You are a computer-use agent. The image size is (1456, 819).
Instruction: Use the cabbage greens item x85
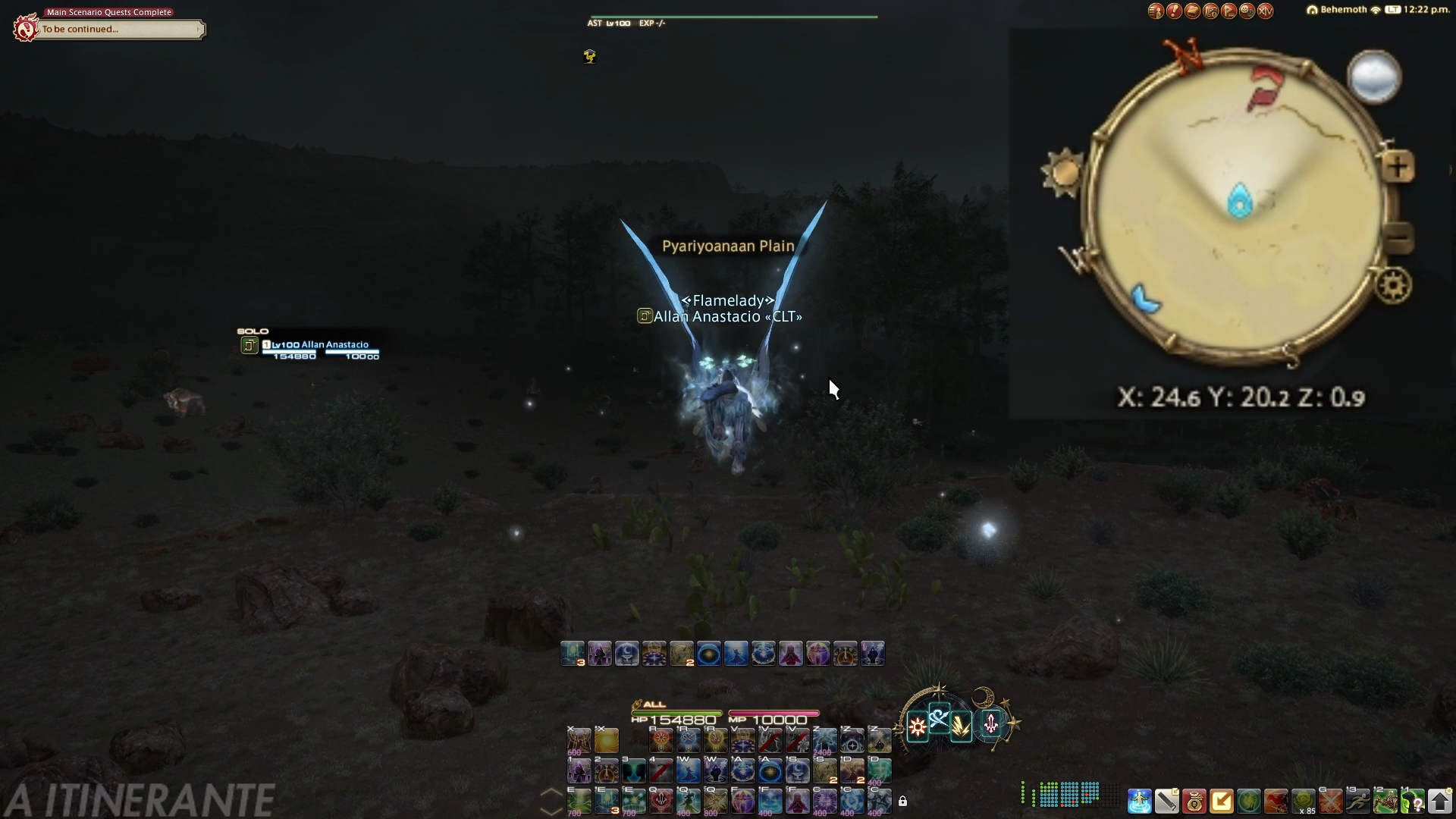(x=1303, y=801)
